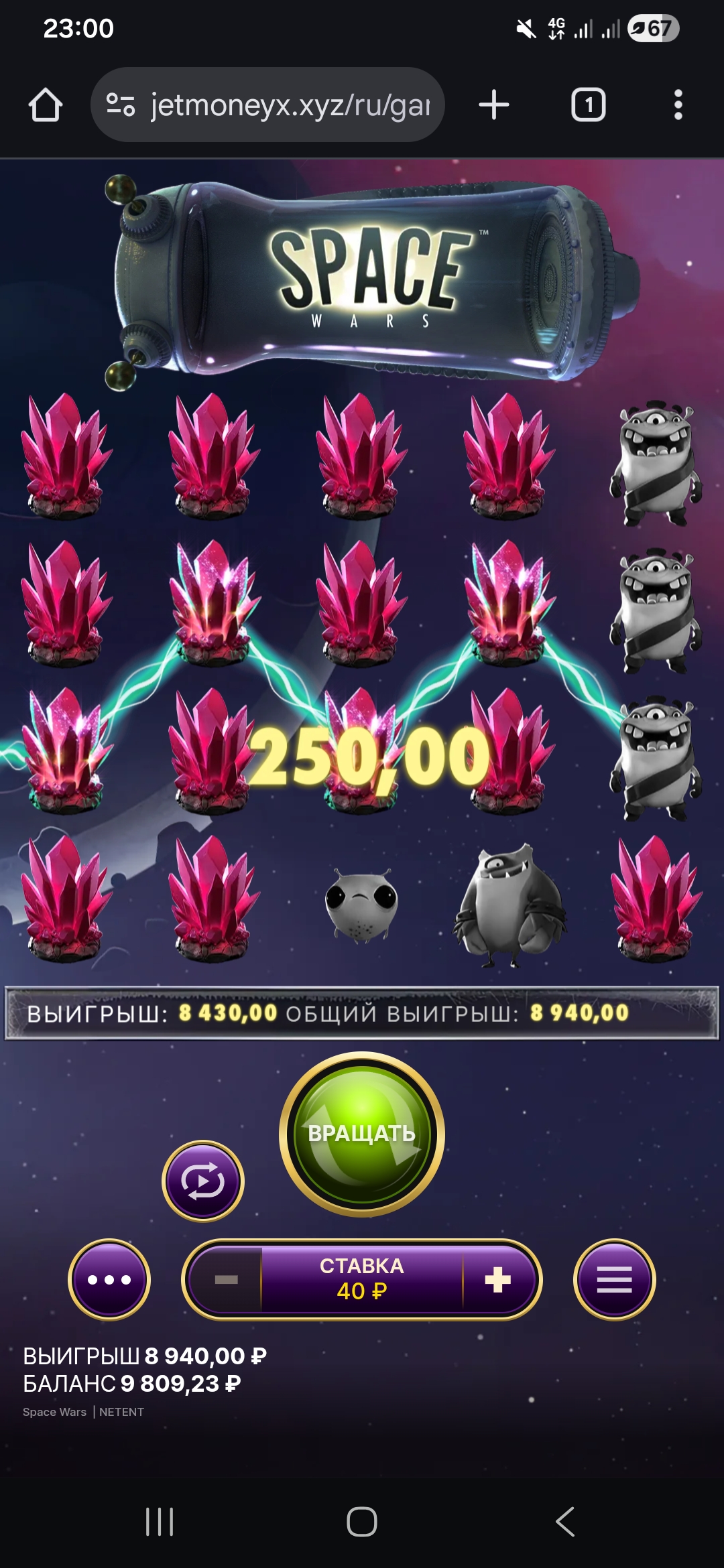Viewport: 724px width, 1568px height.
Task: Open the three-dot options button
Action: 109,1280
